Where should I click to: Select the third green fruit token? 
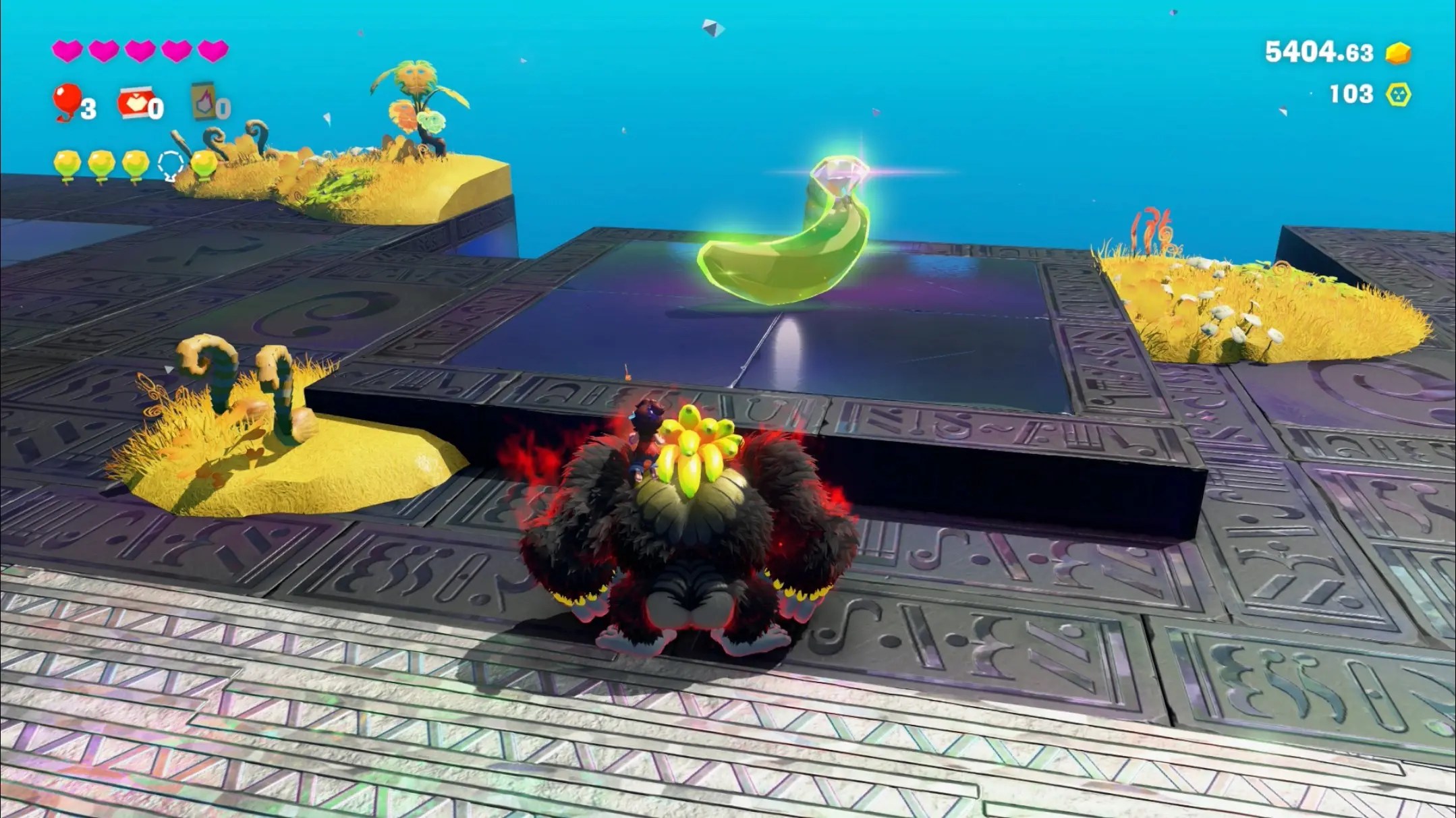pos(137,162)
